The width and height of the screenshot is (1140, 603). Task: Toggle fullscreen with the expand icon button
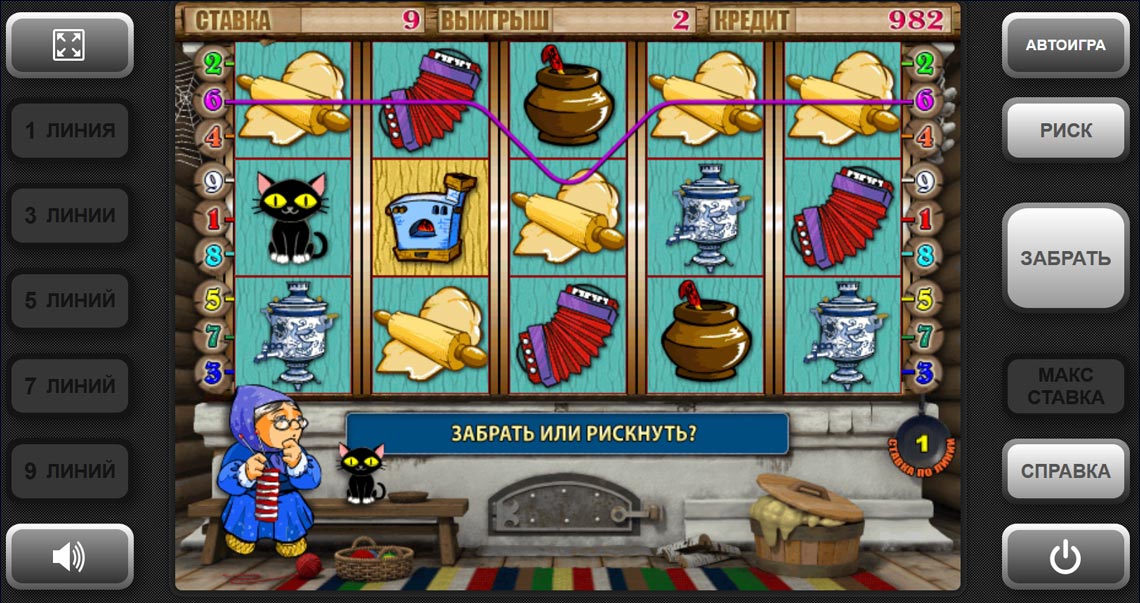tap(69, 45)
